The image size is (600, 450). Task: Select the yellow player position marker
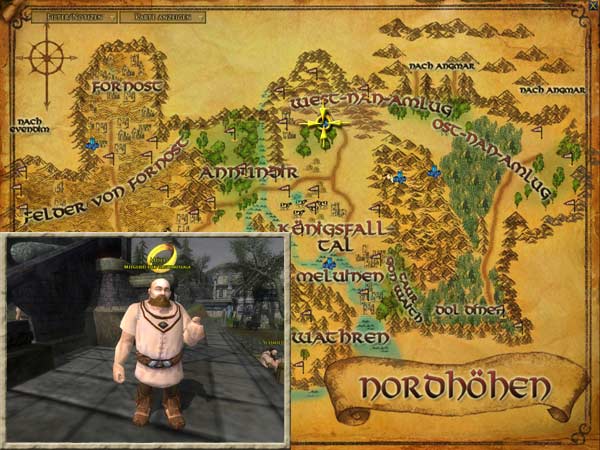click(x=323, y=124)
